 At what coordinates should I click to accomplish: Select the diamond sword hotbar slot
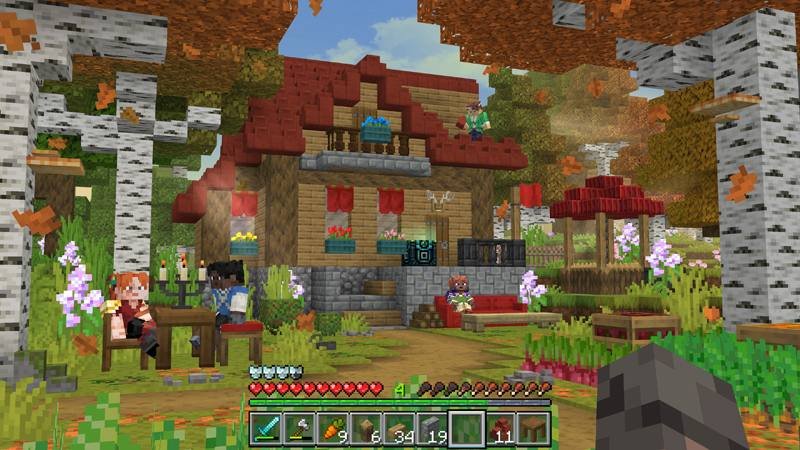265,428
